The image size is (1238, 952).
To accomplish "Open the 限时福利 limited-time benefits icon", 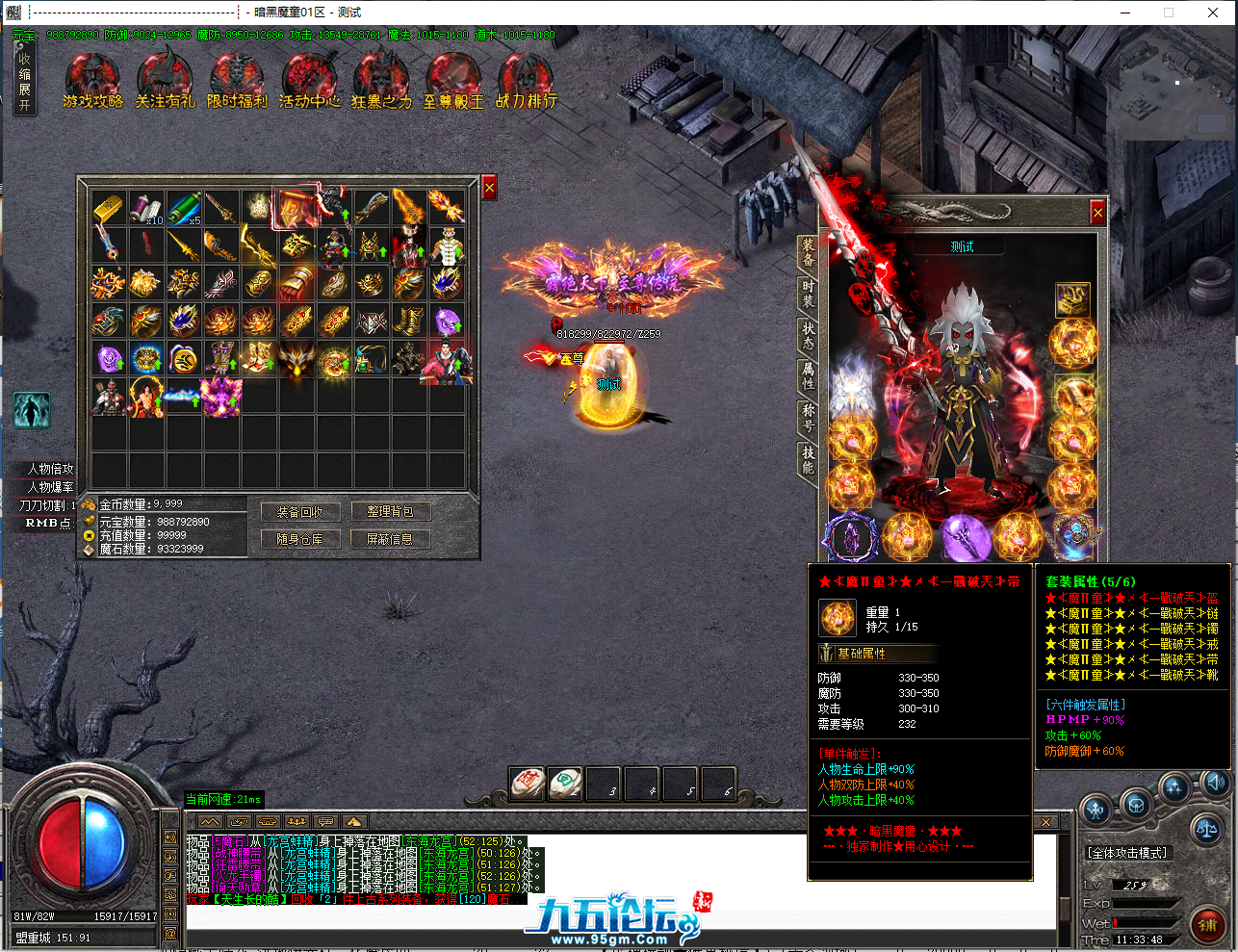I will (237, 81).
